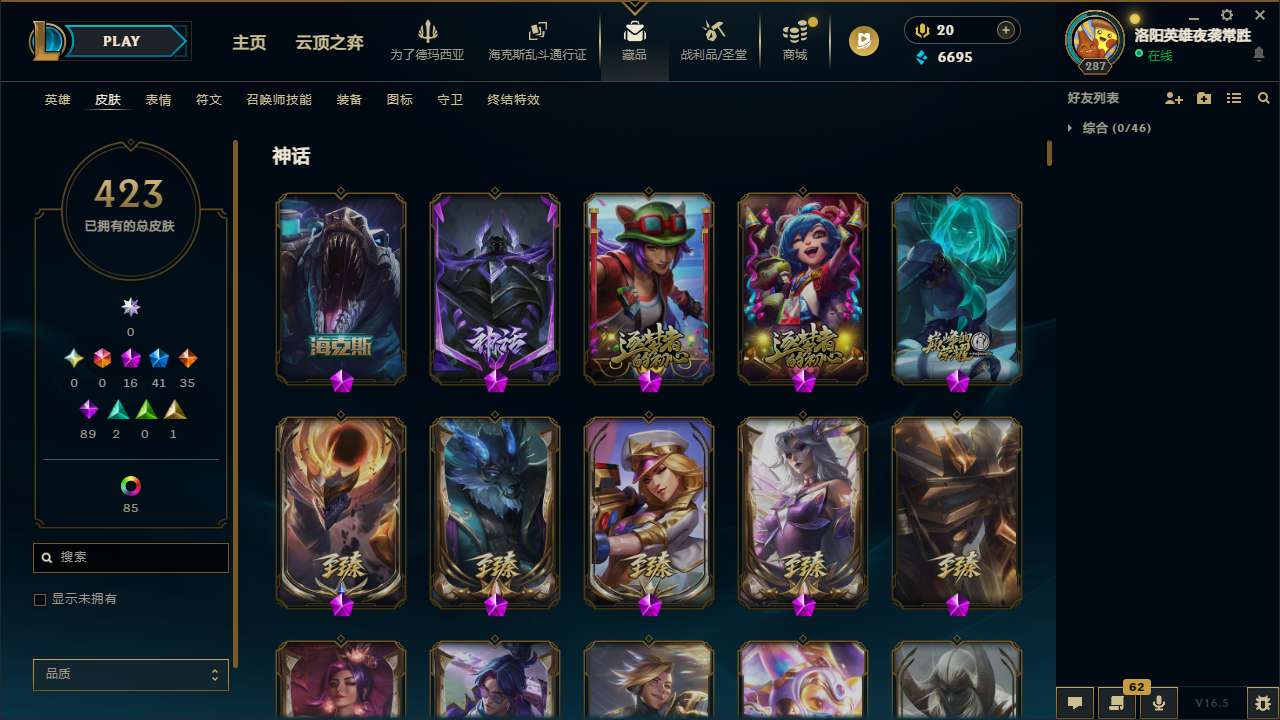Click into the skin search field

pyautogui.click(x=130, y=557)
